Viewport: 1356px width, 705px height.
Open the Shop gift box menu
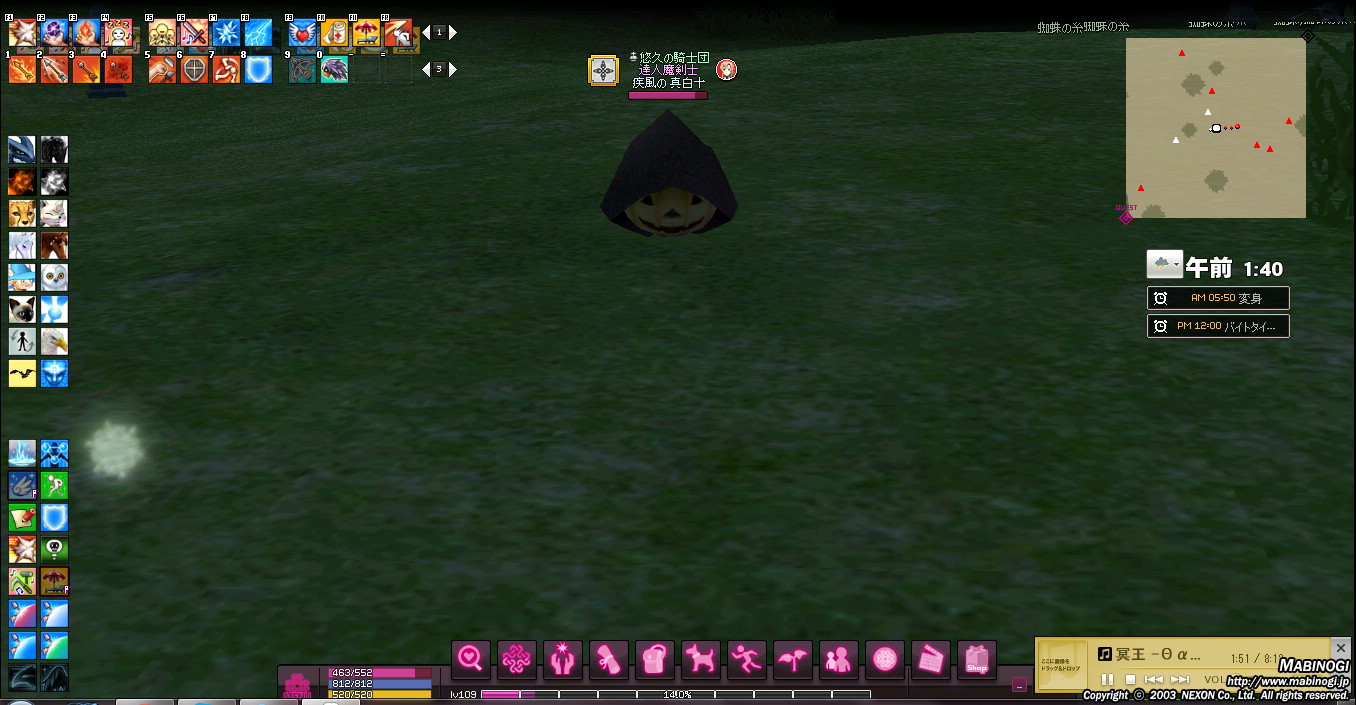point(977,659)
